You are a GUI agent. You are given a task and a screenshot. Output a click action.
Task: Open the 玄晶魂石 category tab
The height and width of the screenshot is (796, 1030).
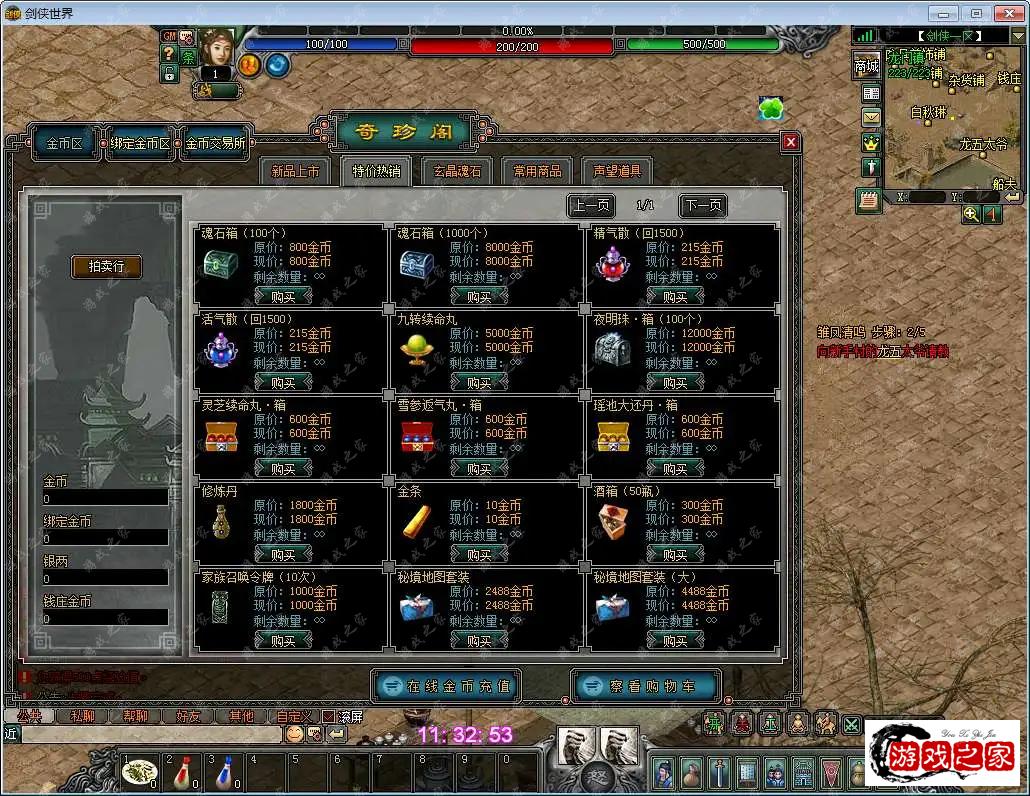point(457,171)
